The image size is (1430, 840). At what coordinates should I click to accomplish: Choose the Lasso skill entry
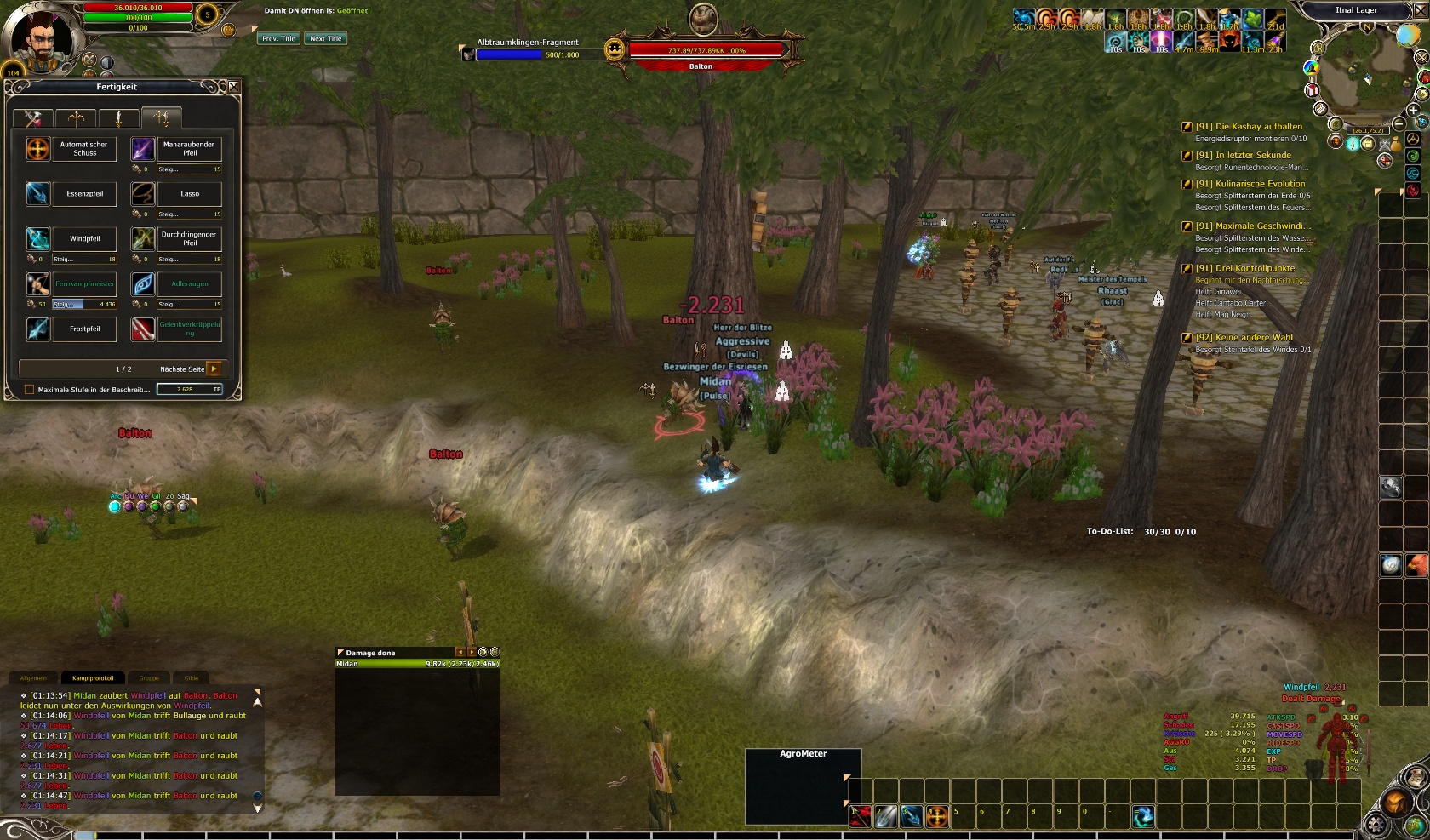(190, 194)
